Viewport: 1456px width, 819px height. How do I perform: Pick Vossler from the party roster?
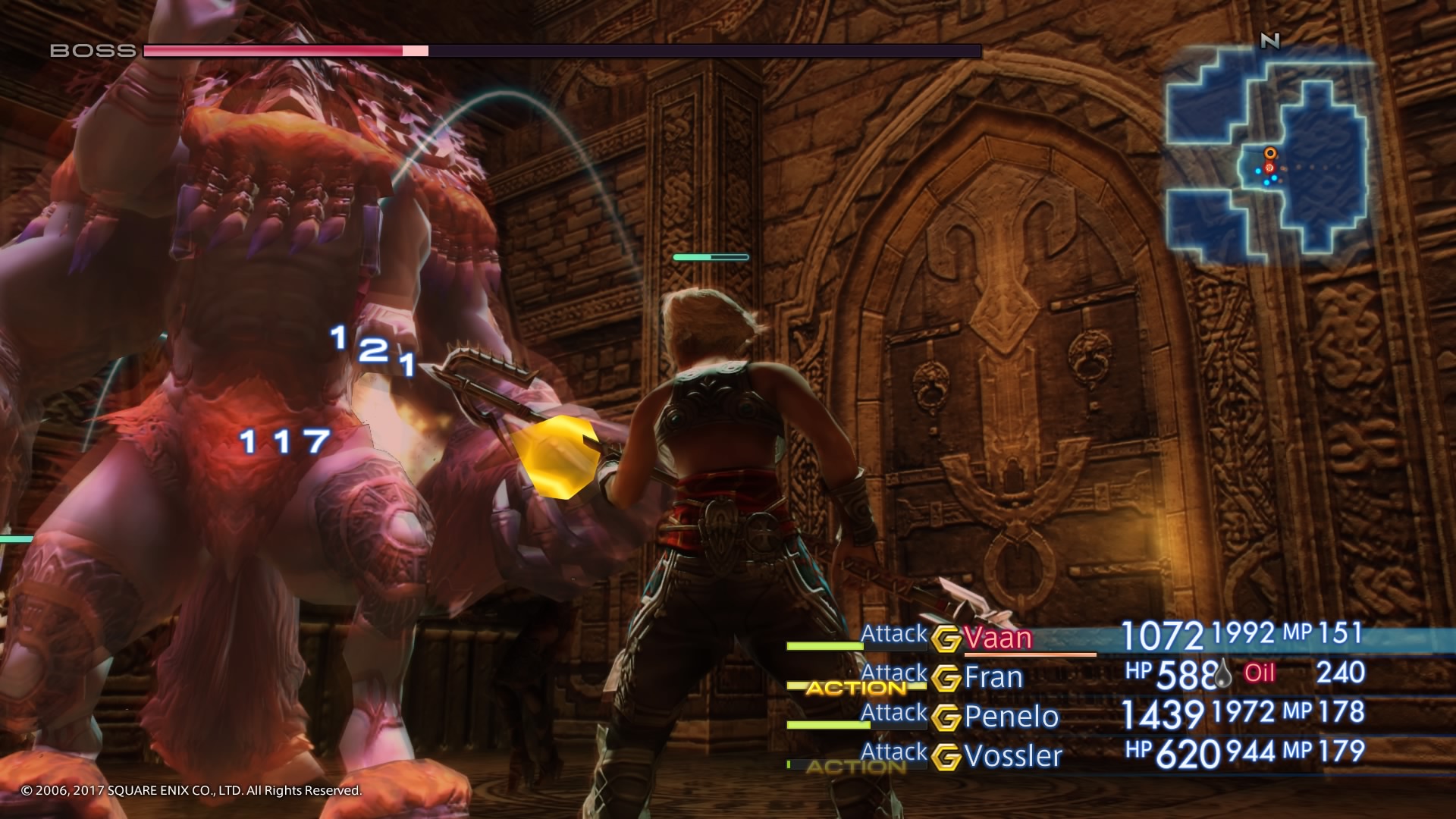(1013, 756)
